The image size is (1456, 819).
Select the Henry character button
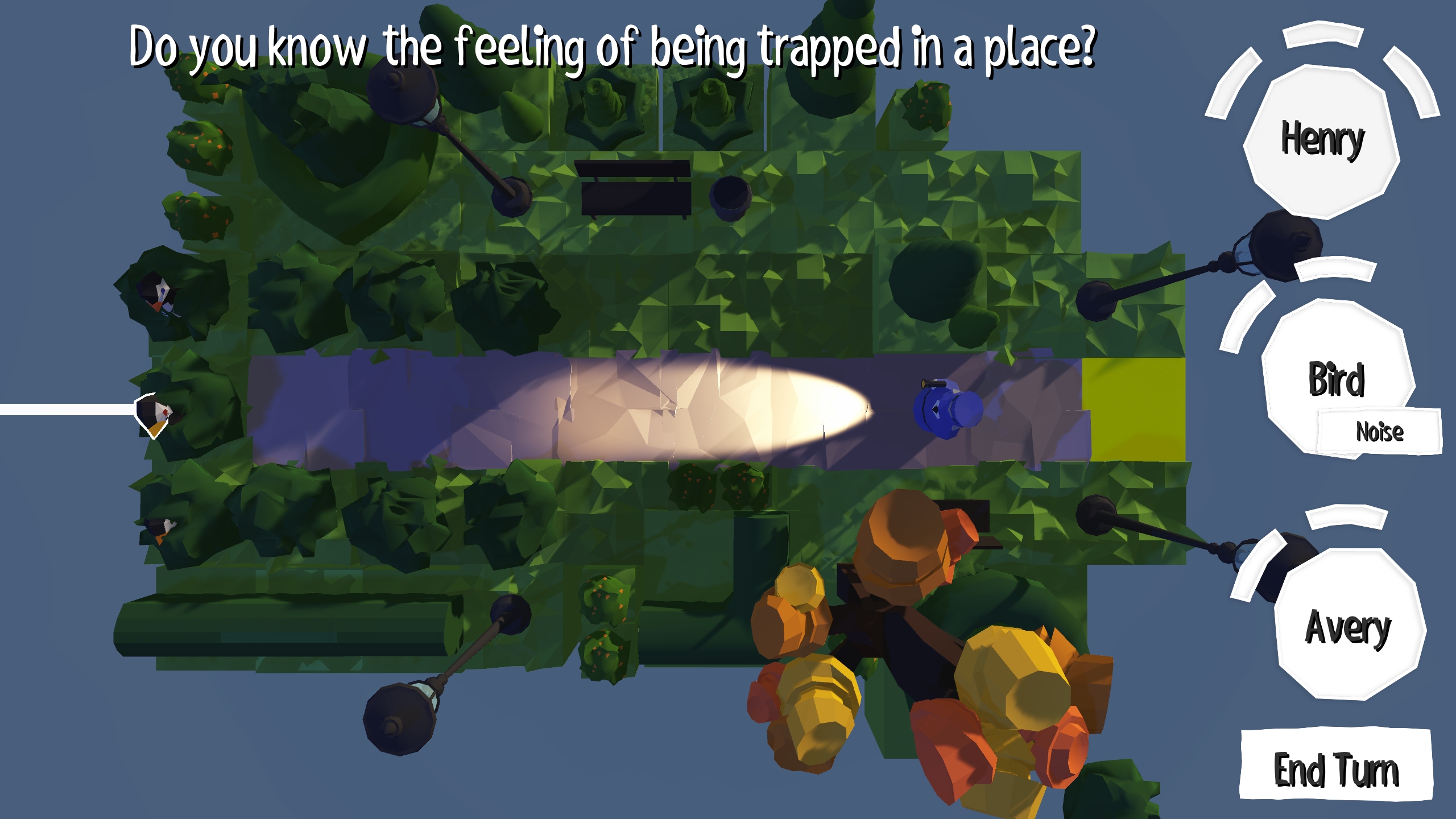click(1321, 140)
